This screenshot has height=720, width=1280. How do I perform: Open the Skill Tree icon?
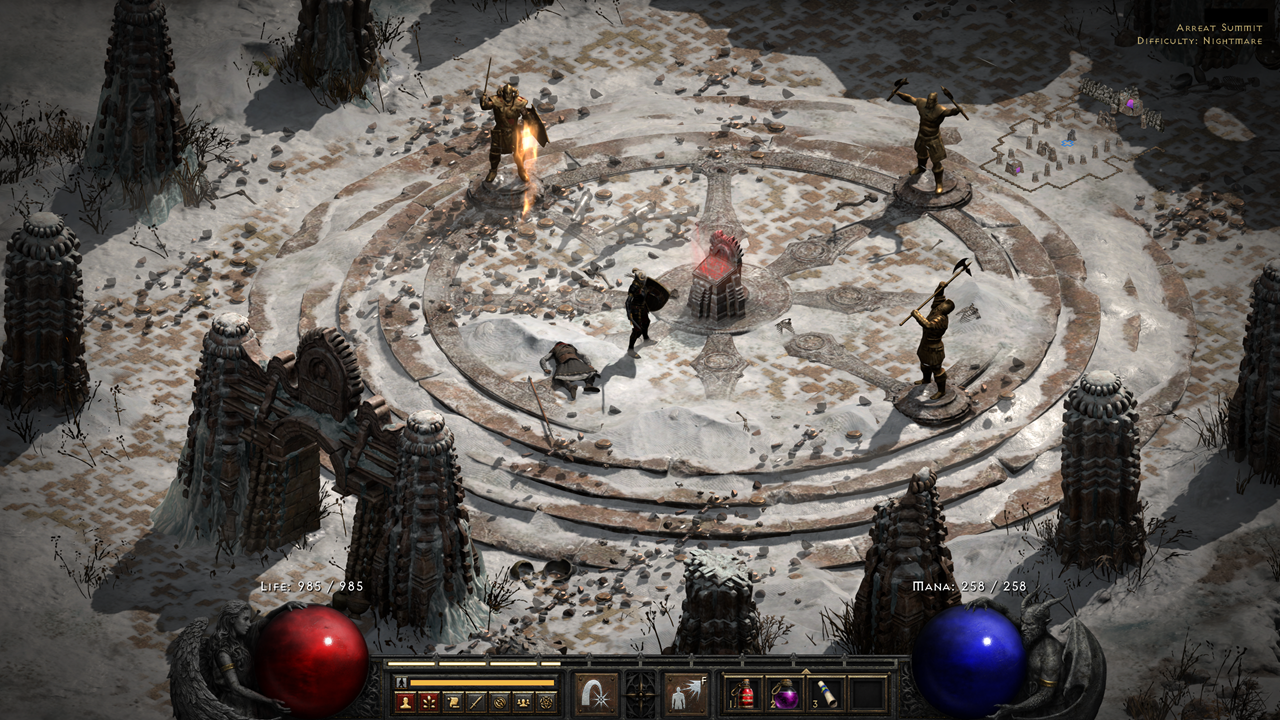tap(429, 701)
